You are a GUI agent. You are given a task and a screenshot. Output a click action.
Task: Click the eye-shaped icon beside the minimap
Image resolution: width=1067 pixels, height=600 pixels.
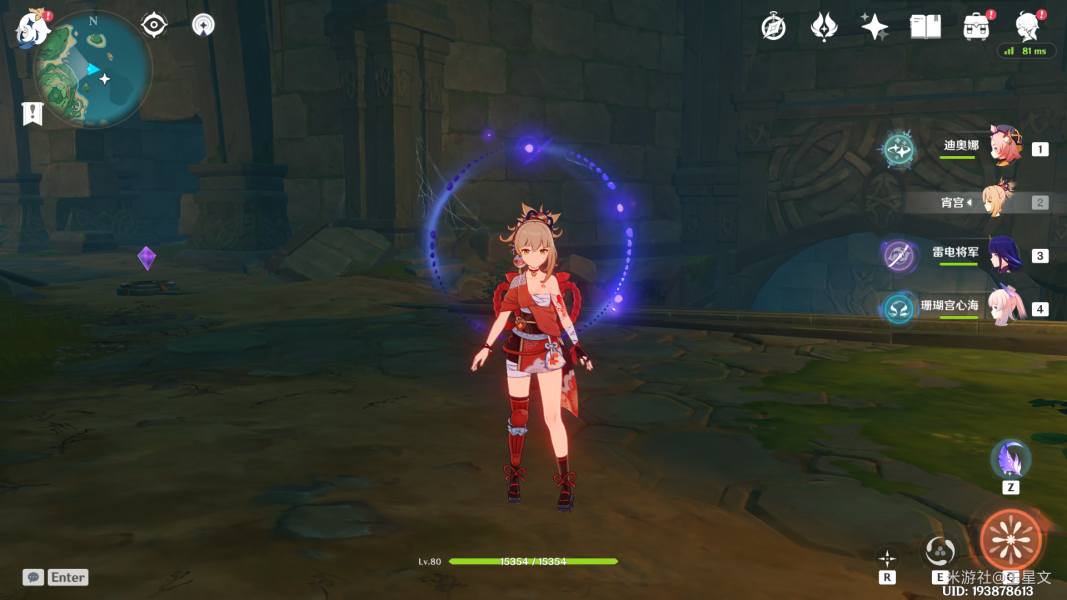tap(154, 25)
